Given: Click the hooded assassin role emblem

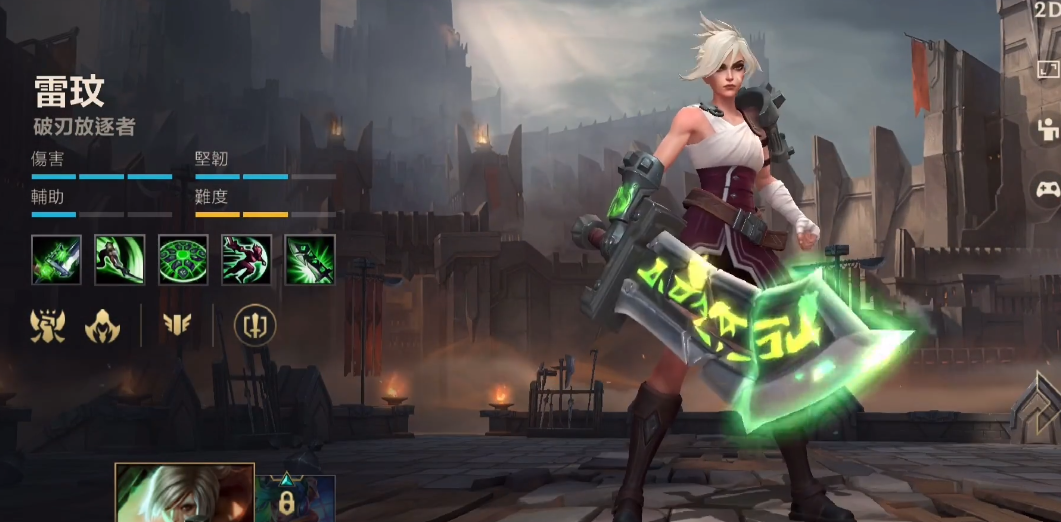Looking at the screenshot, I should pyautogui.click(x=102, y=324).
